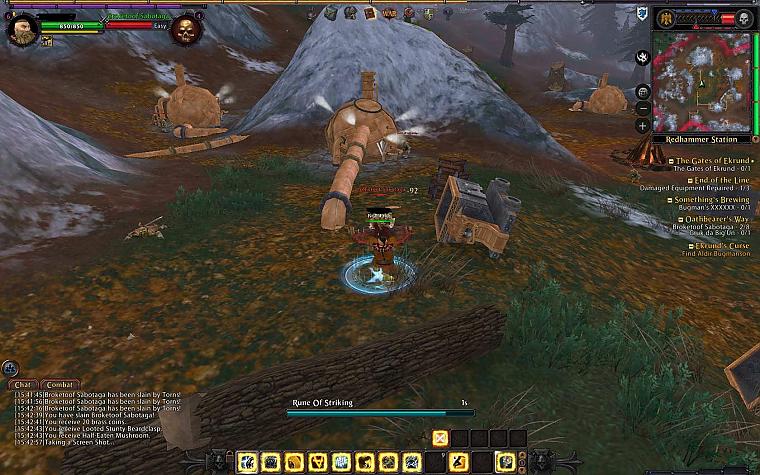Click the dwarf player portrait
Viewport: 760px width, 475px height.
point(22,28)
